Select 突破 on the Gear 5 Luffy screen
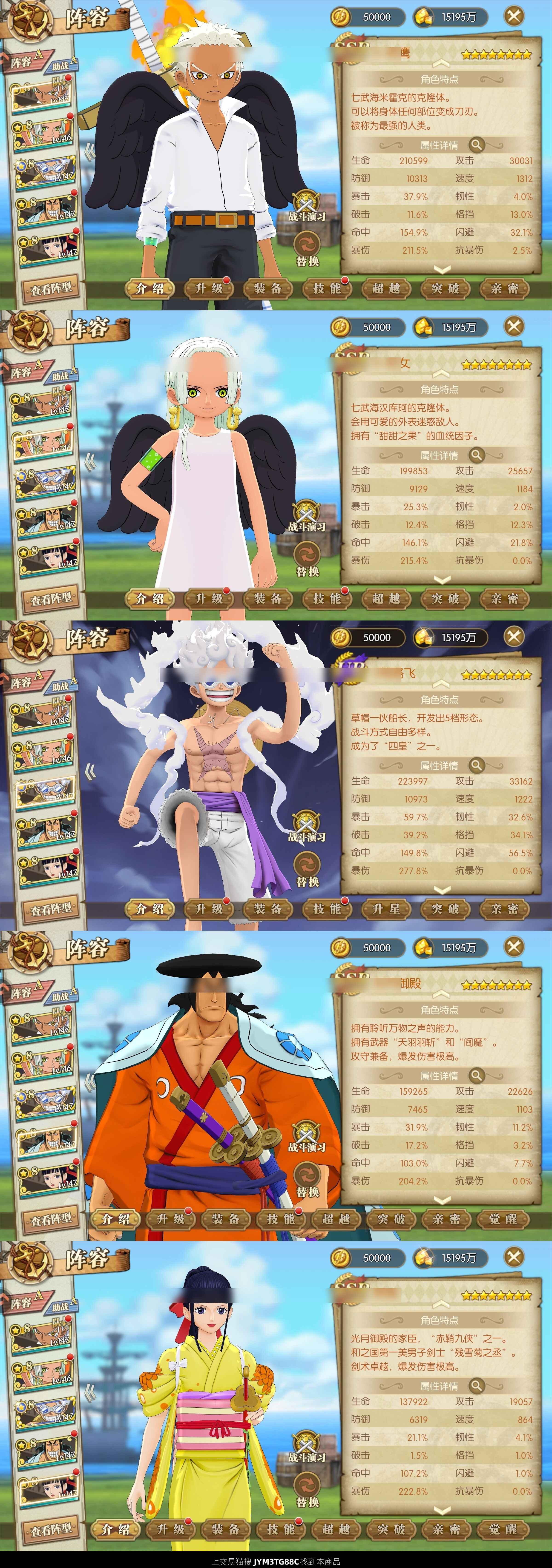 [x=445, y=909]
